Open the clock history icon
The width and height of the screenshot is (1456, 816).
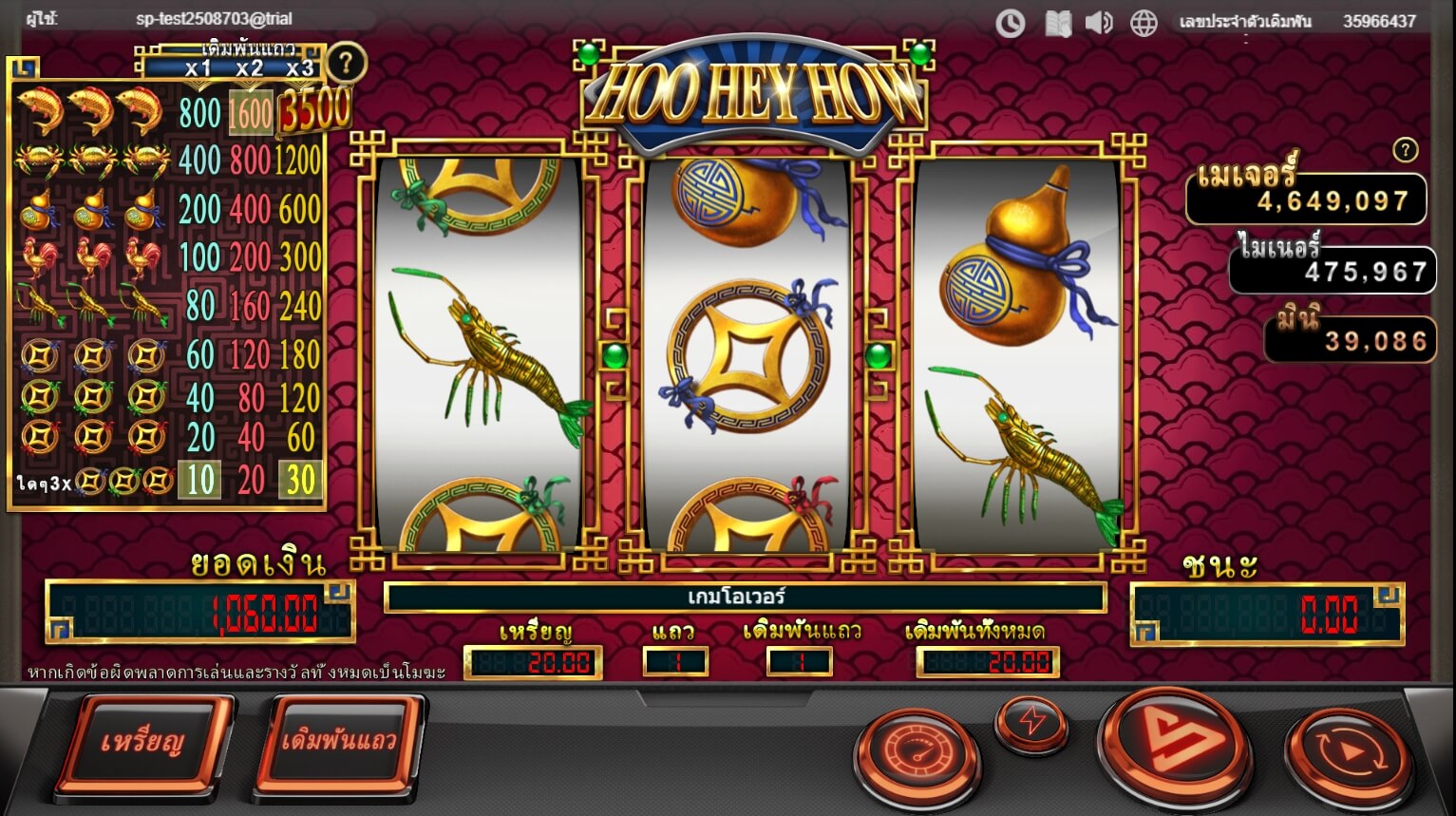point(1010,23)
